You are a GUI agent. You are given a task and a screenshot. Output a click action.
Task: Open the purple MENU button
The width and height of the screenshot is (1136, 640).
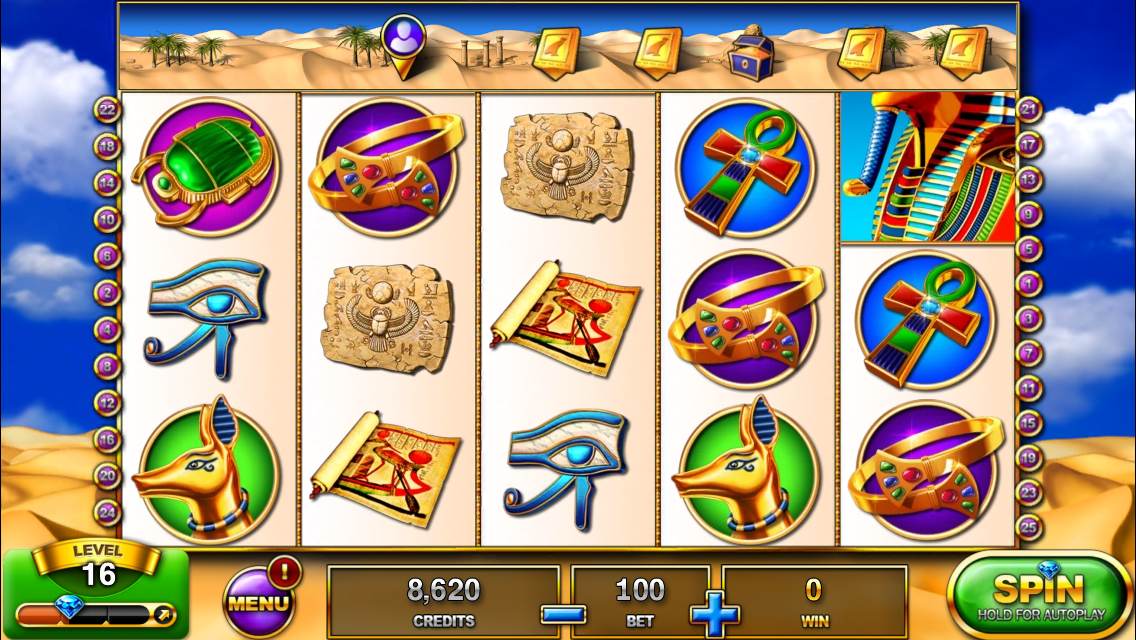point(259,601)
